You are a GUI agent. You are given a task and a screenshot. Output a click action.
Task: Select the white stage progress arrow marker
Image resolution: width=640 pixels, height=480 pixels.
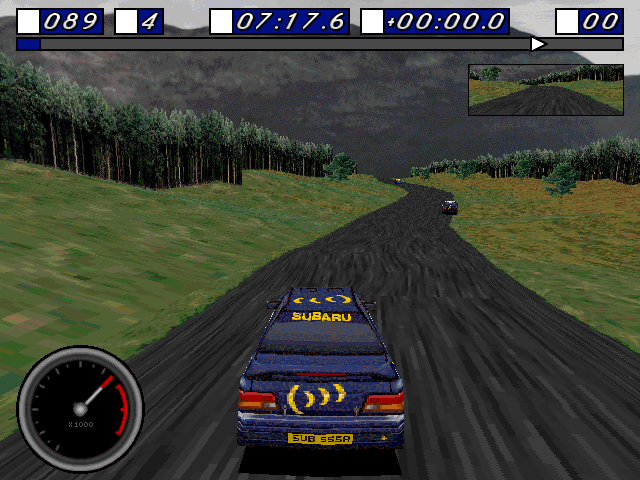tap(538, 44)
